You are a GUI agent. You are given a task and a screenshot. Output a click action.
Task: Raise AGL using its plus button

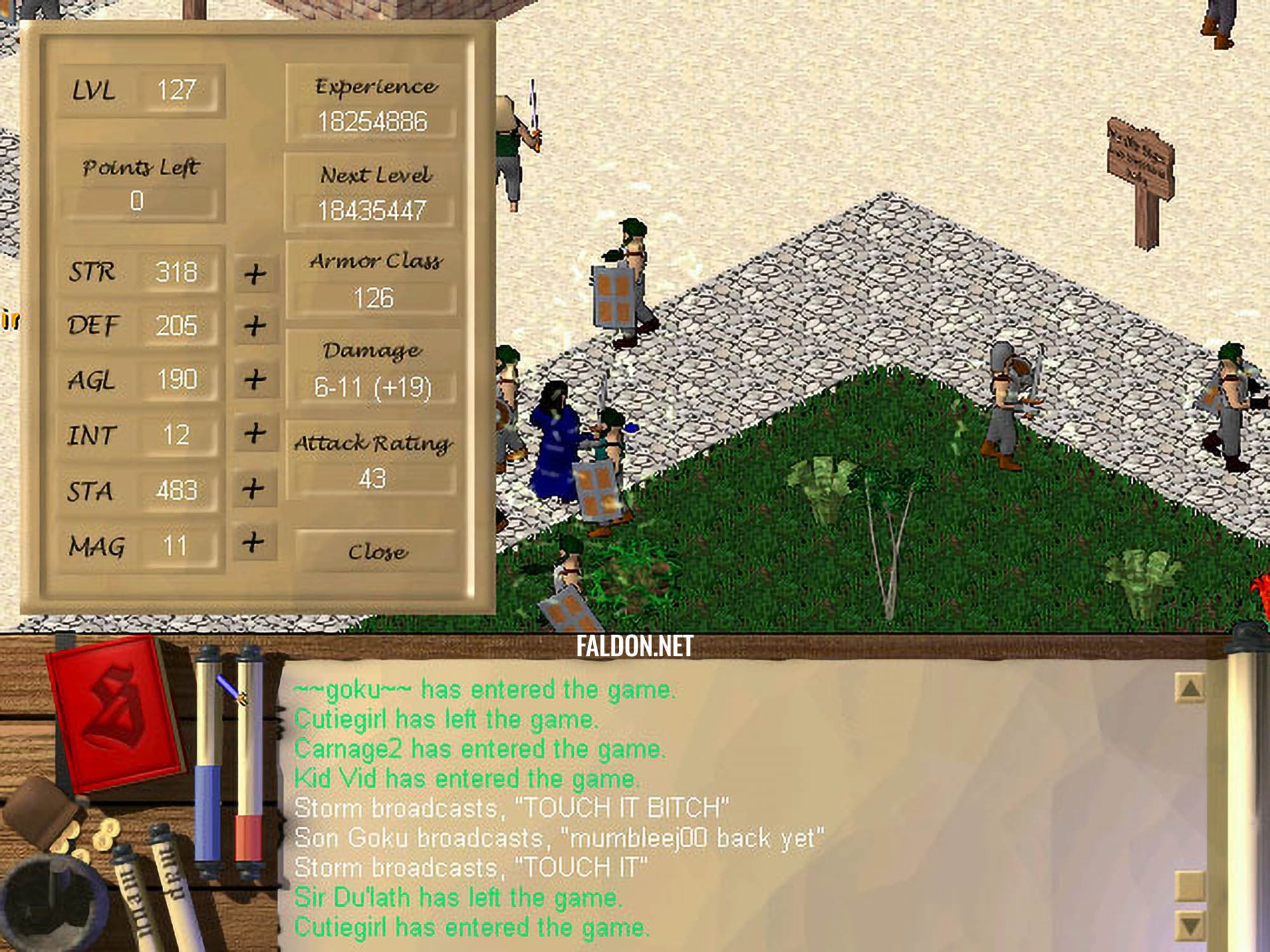[x=255, y=380]
